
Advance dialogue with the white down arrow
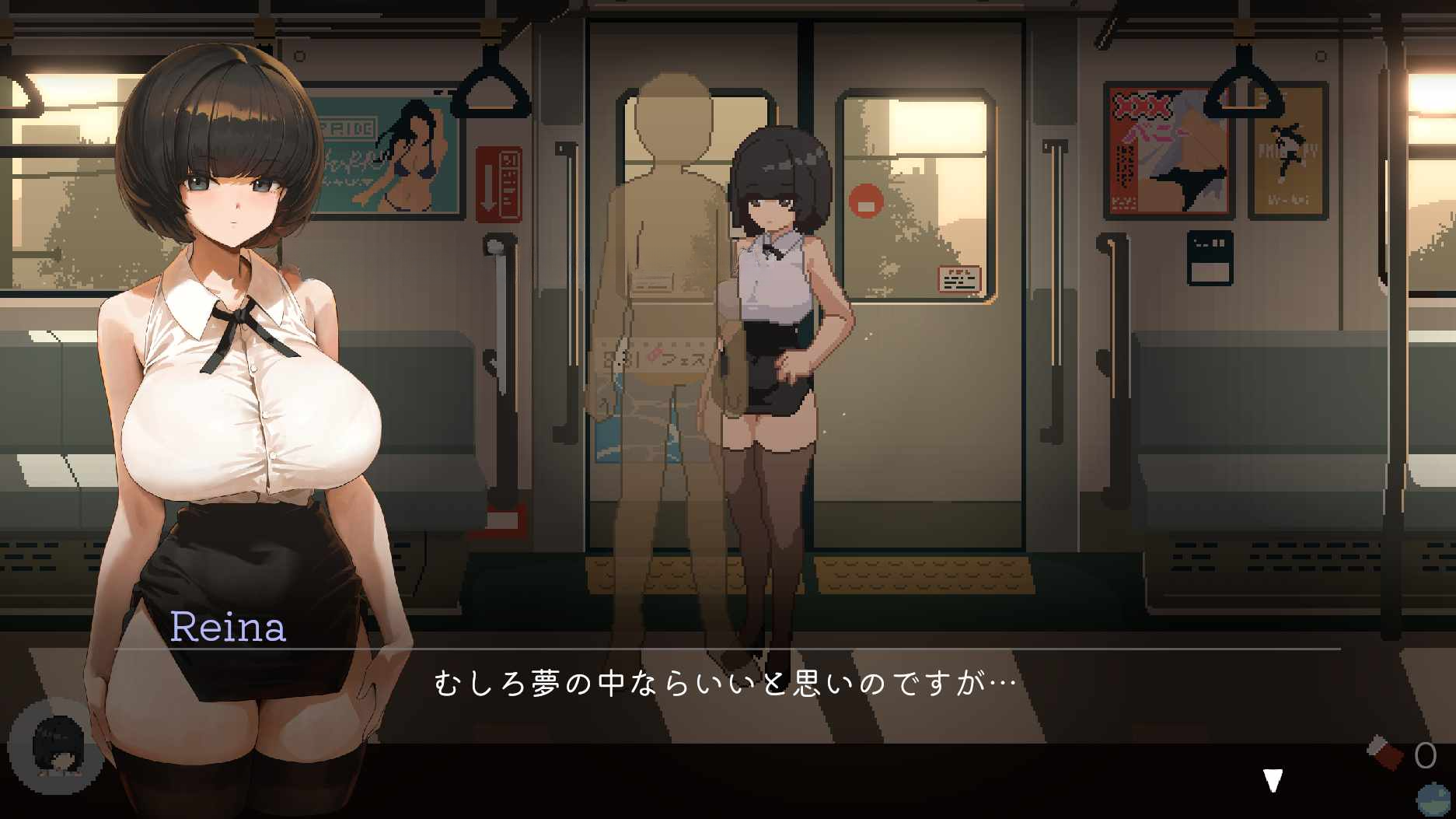(1273, 780)
